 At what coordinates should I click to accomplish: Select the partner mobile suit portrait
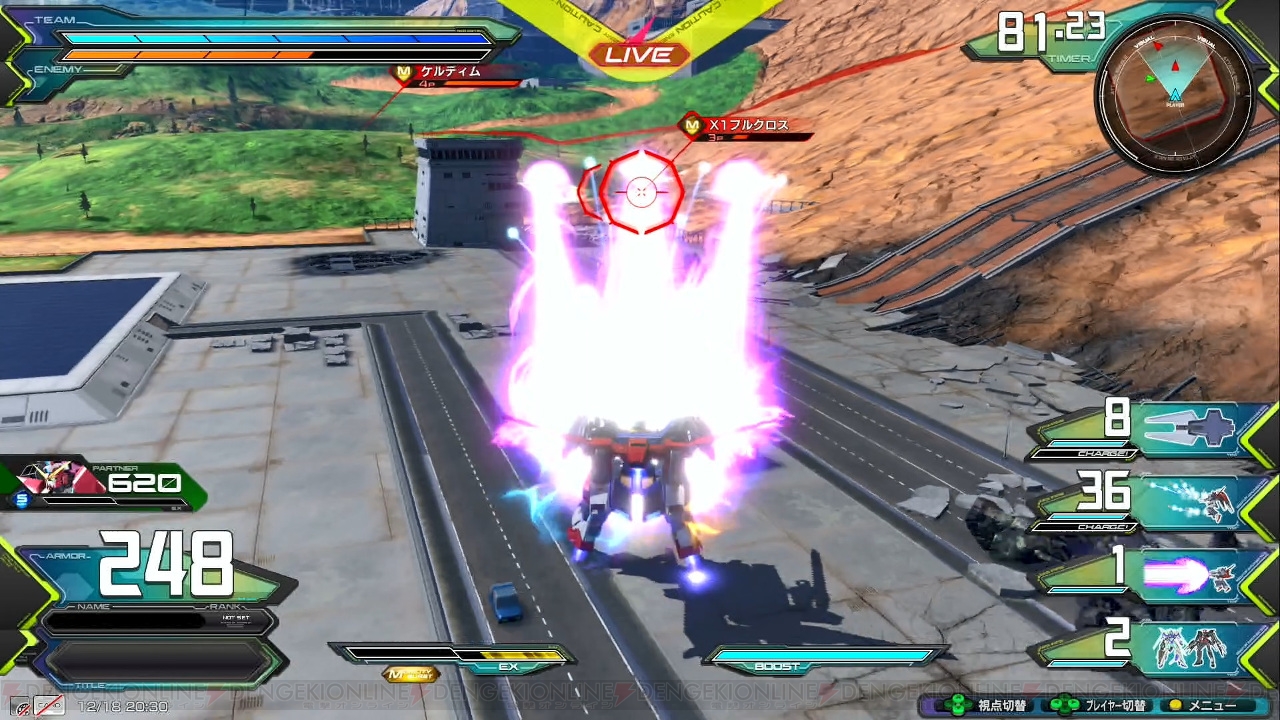tap(62, 481)
